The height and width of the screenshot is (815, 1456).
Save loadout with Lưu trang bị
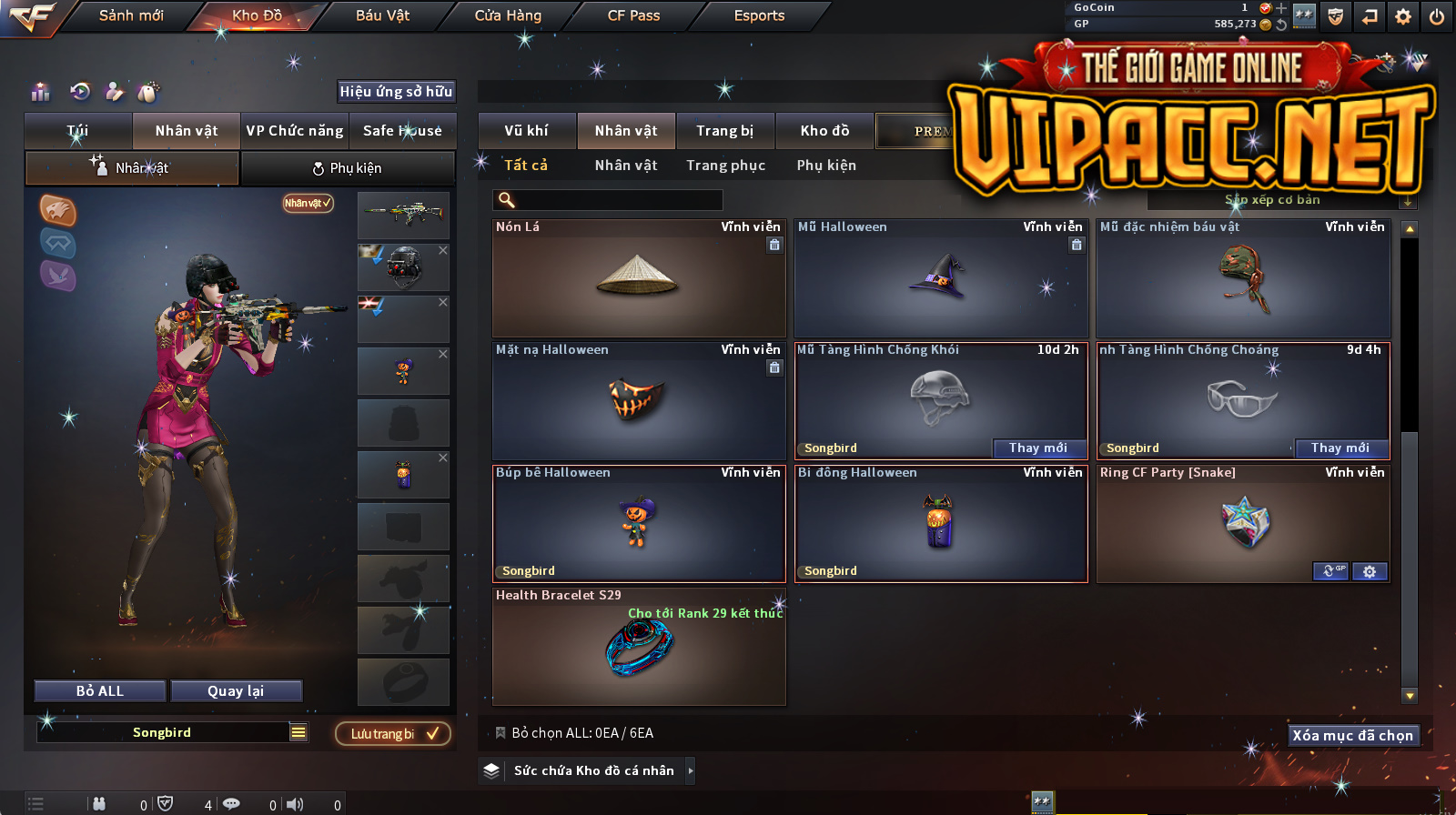pos(393,734)
